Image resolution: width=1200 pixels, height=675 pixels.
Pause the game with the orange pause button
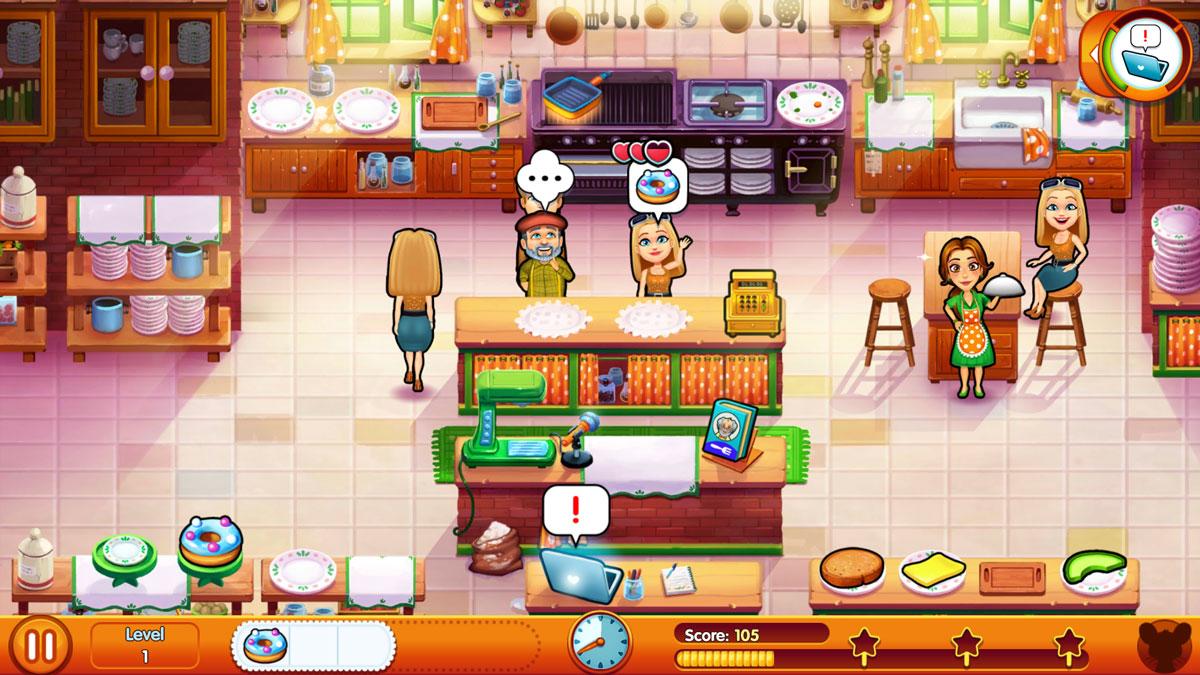[x=40, y=645]
